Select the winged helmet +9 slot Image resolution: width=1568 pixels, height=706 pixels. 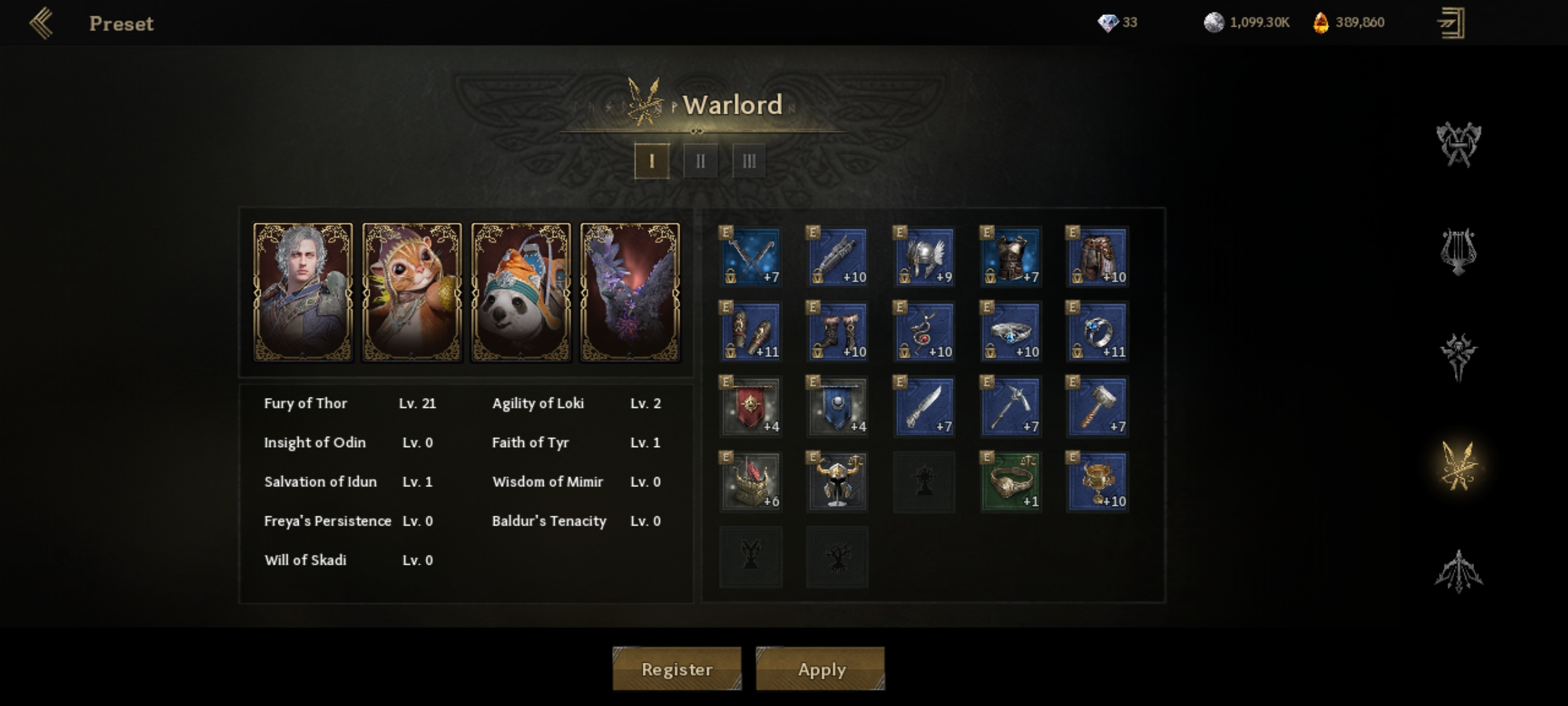coord(924,257)
